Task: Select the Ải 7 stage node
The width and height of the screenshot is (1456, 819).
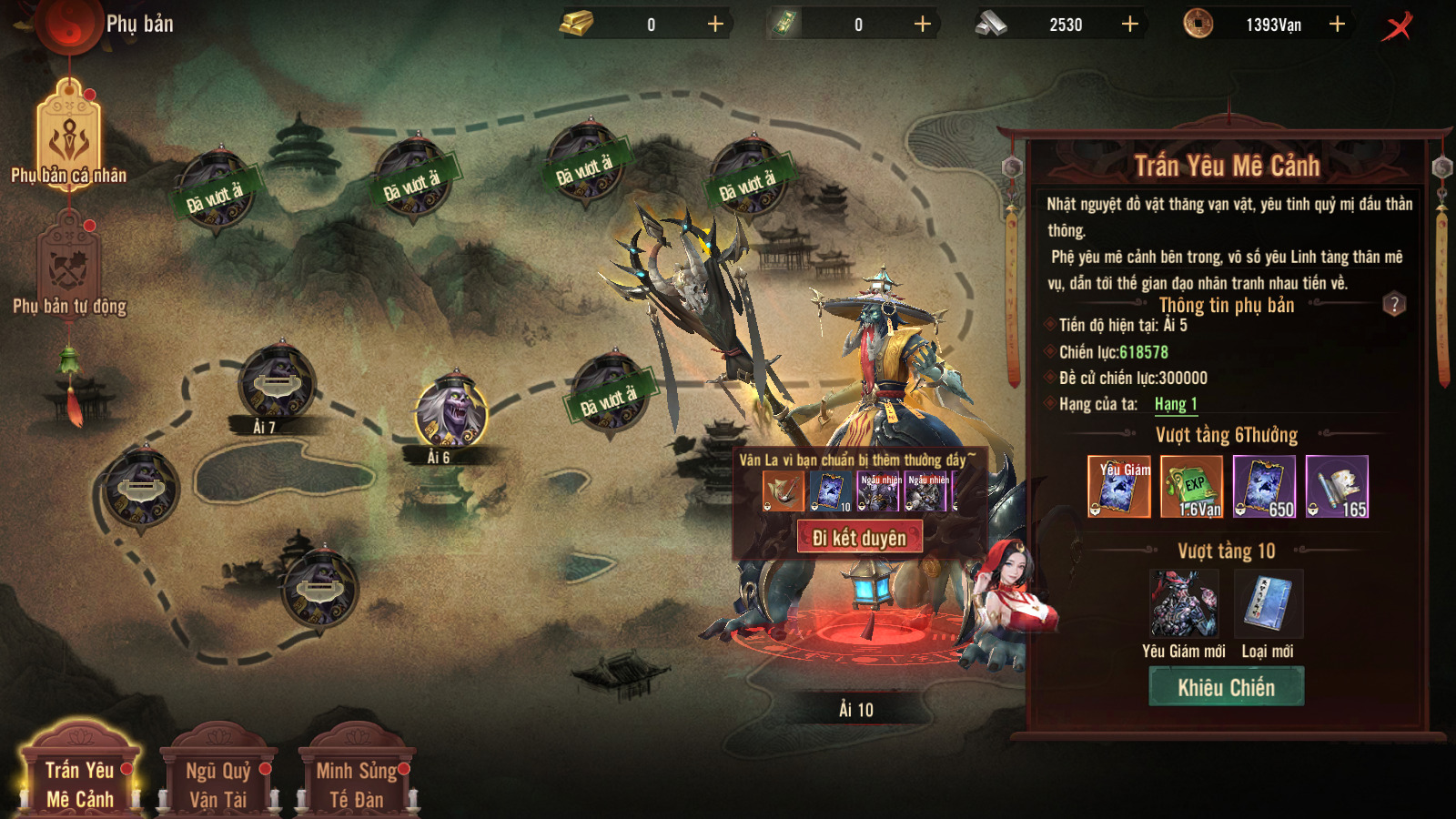Action: point(277,382)
